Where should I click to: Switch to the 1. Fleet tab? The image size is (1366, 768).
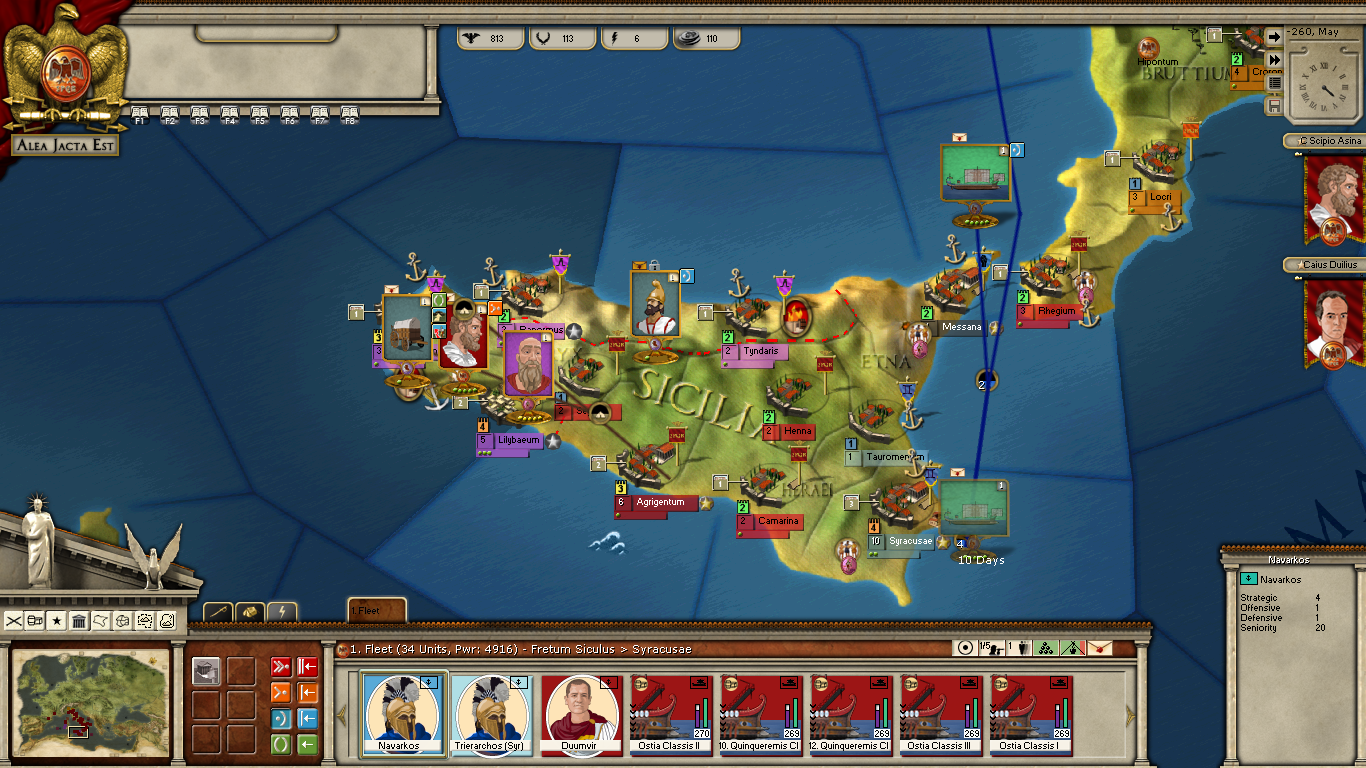click(376, 610)
